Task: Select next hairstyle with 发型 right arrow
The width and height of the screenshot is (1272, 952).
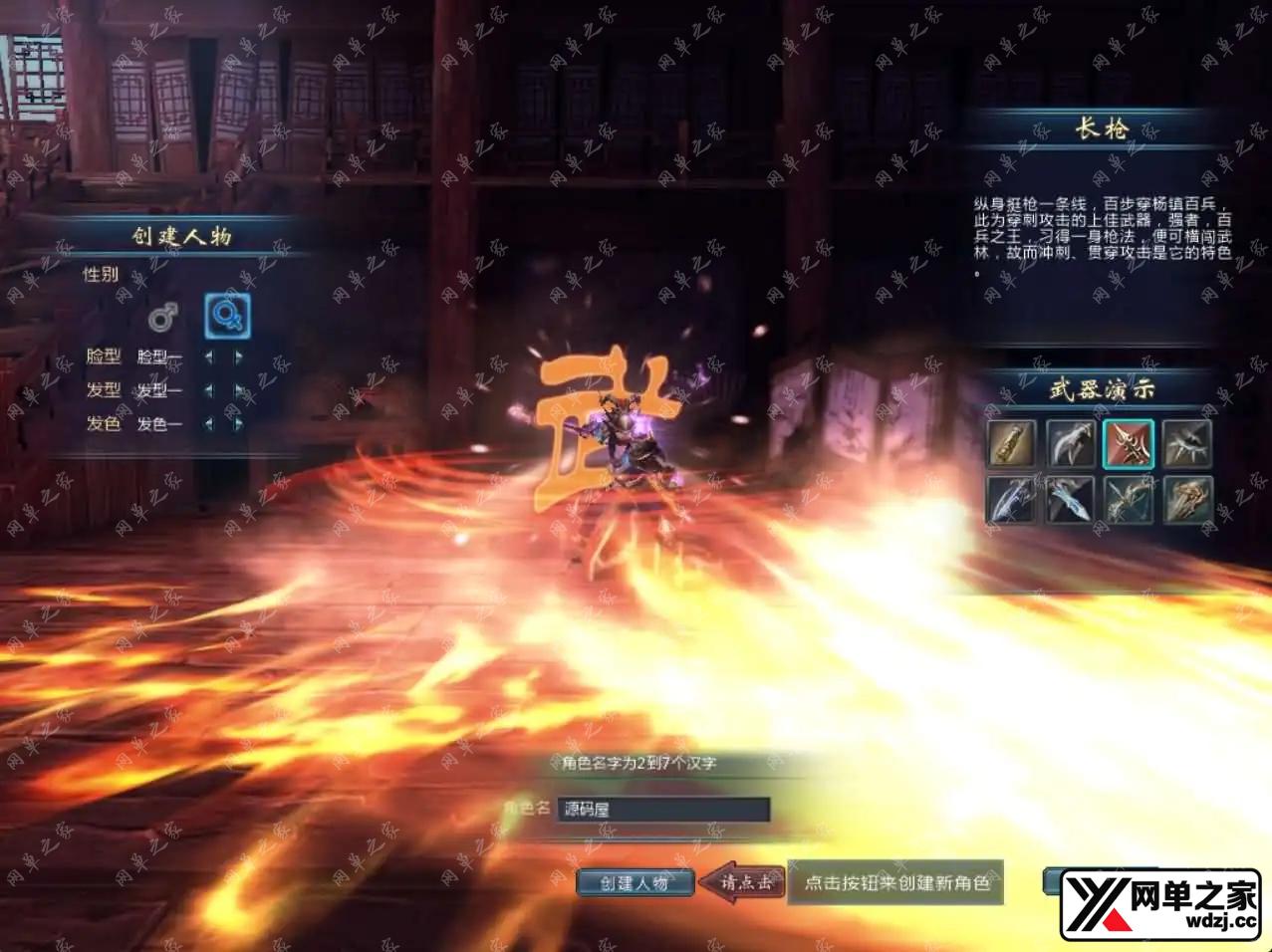Action: click(239, 390)
